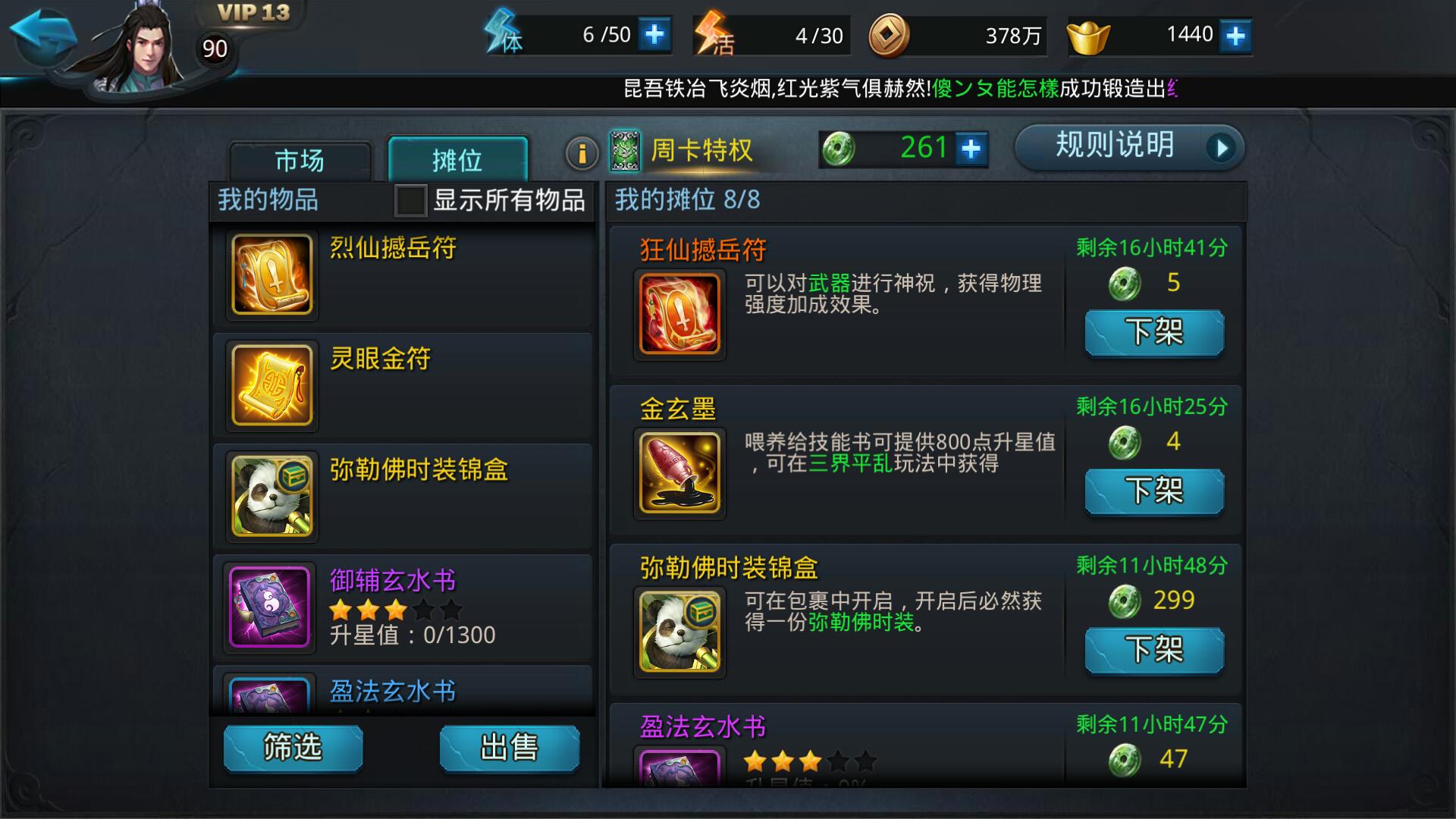
Task: Switch to the 市场 tab
Action: coord(300,160)
